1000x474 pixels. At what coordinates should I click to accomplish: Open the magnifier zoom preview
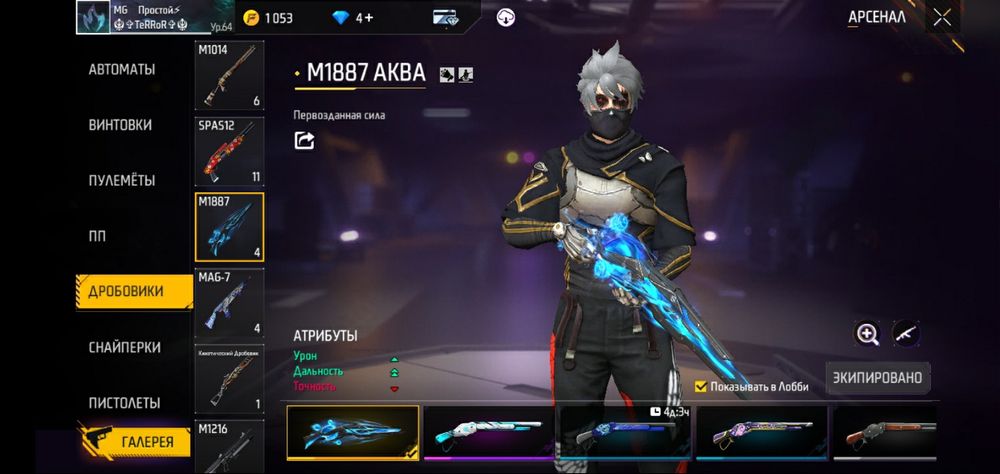click(x=867, y=334)
